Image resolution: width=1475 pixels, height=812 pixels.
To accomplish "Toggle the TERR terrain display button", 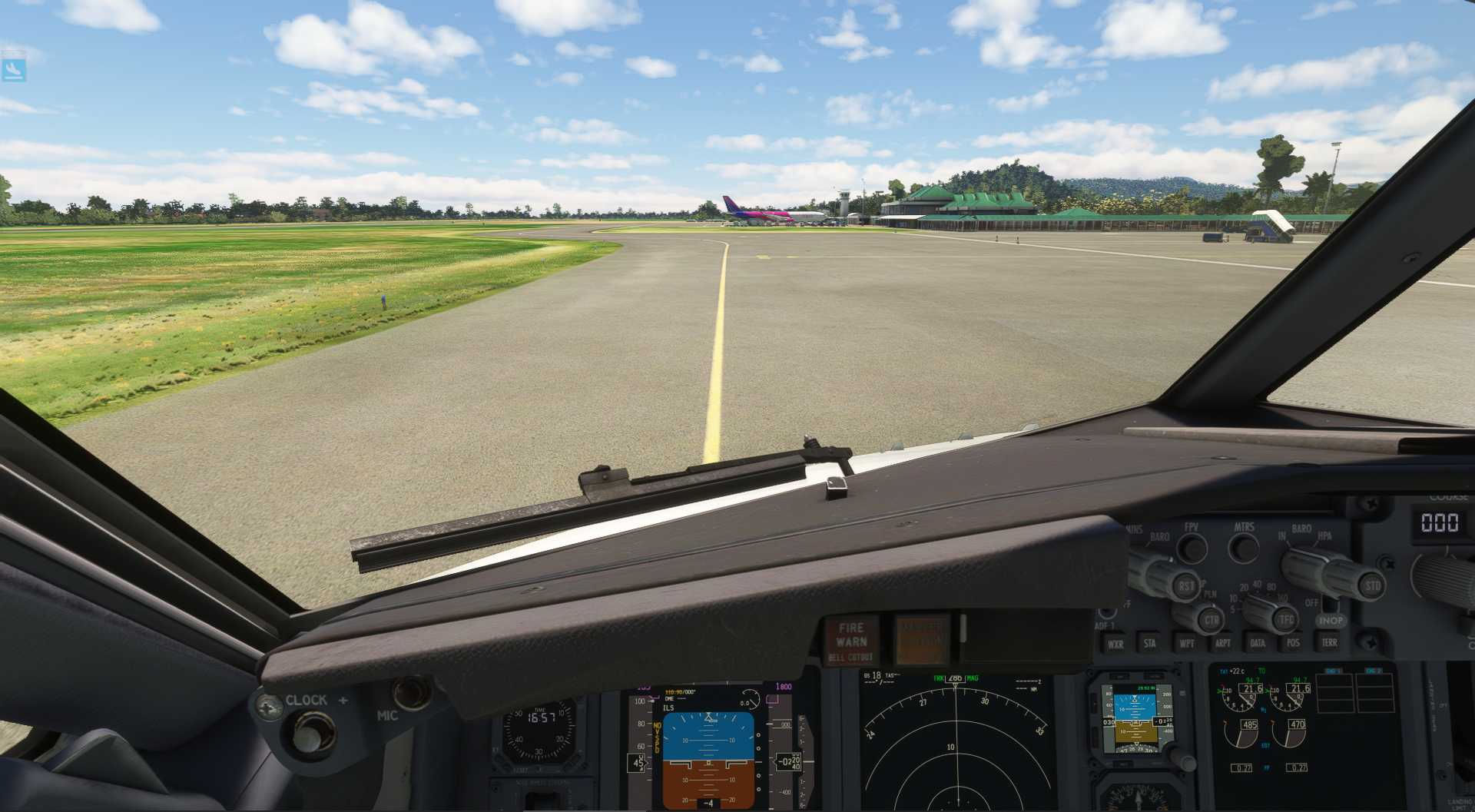I will click(x=1329, y=641).
